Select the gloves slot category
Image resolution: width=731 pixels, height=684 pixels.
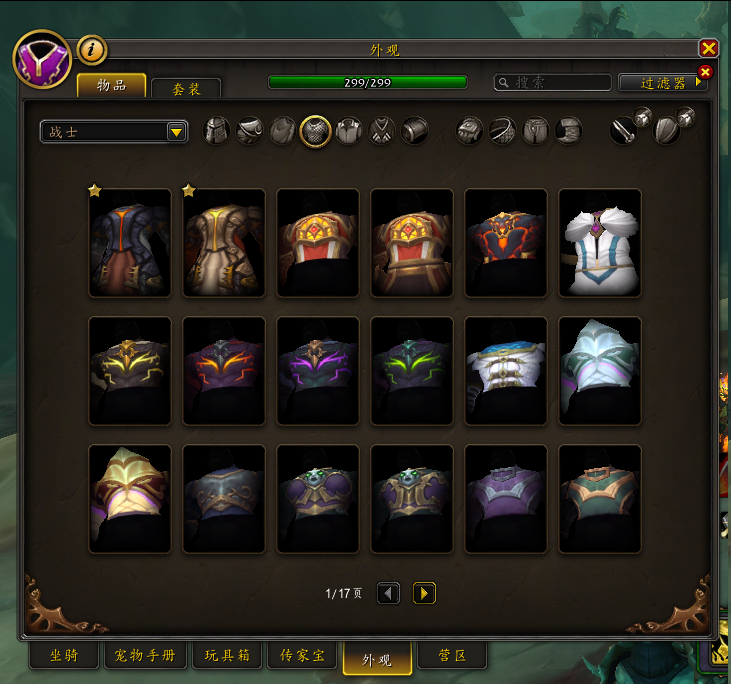point(470,131)
